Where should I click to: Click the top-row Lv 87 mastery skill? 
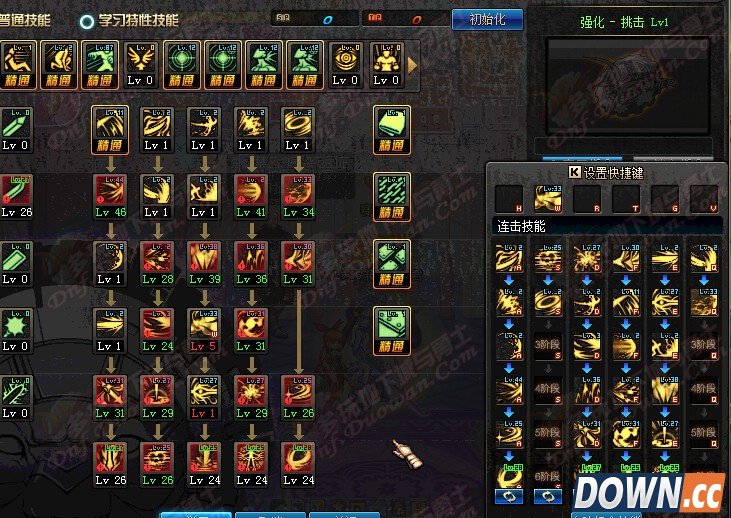(x=101, y=63)
